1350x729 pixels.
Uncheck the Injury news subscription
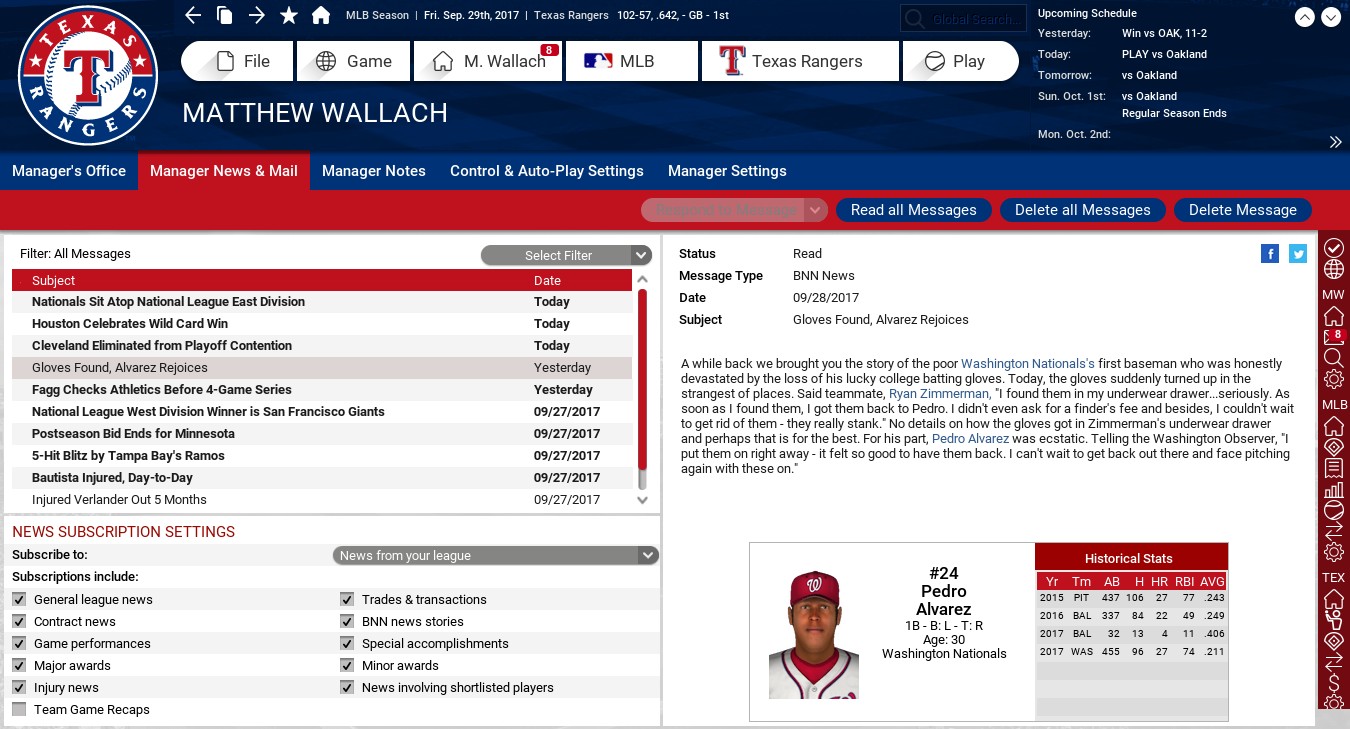click(x=19, y=688)
